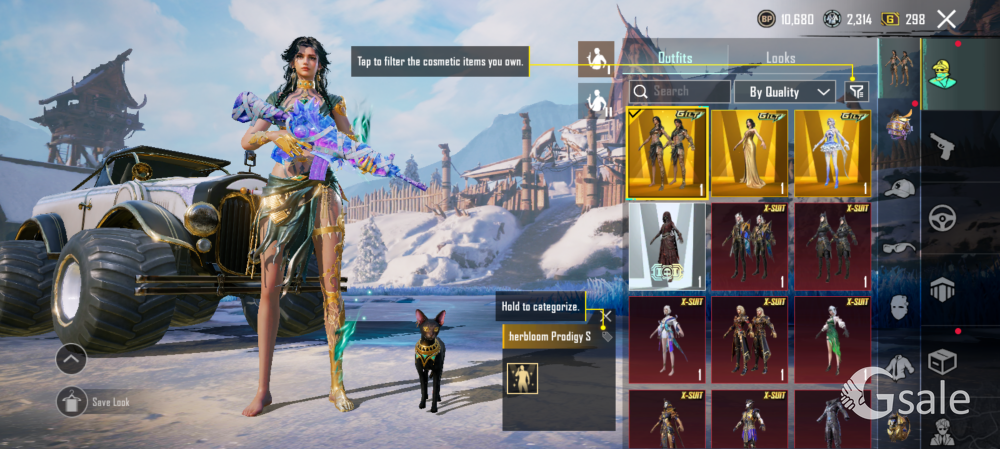Open the steering wheel vehicle category
This screenshot has height=449, width=1000.
tap(942, 218)
